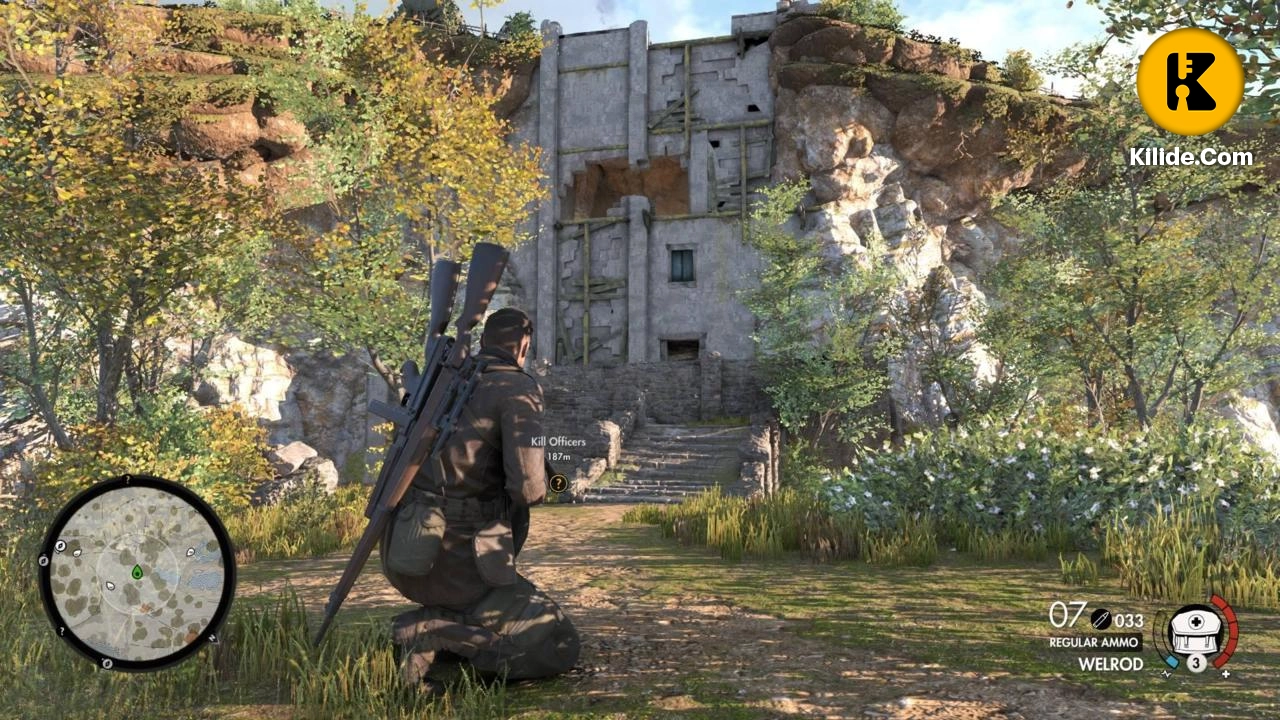This screenshot has width=1280, height=720.
Task: Select the left-edge binocular marker on the minimap
Action: pos(43,562)
